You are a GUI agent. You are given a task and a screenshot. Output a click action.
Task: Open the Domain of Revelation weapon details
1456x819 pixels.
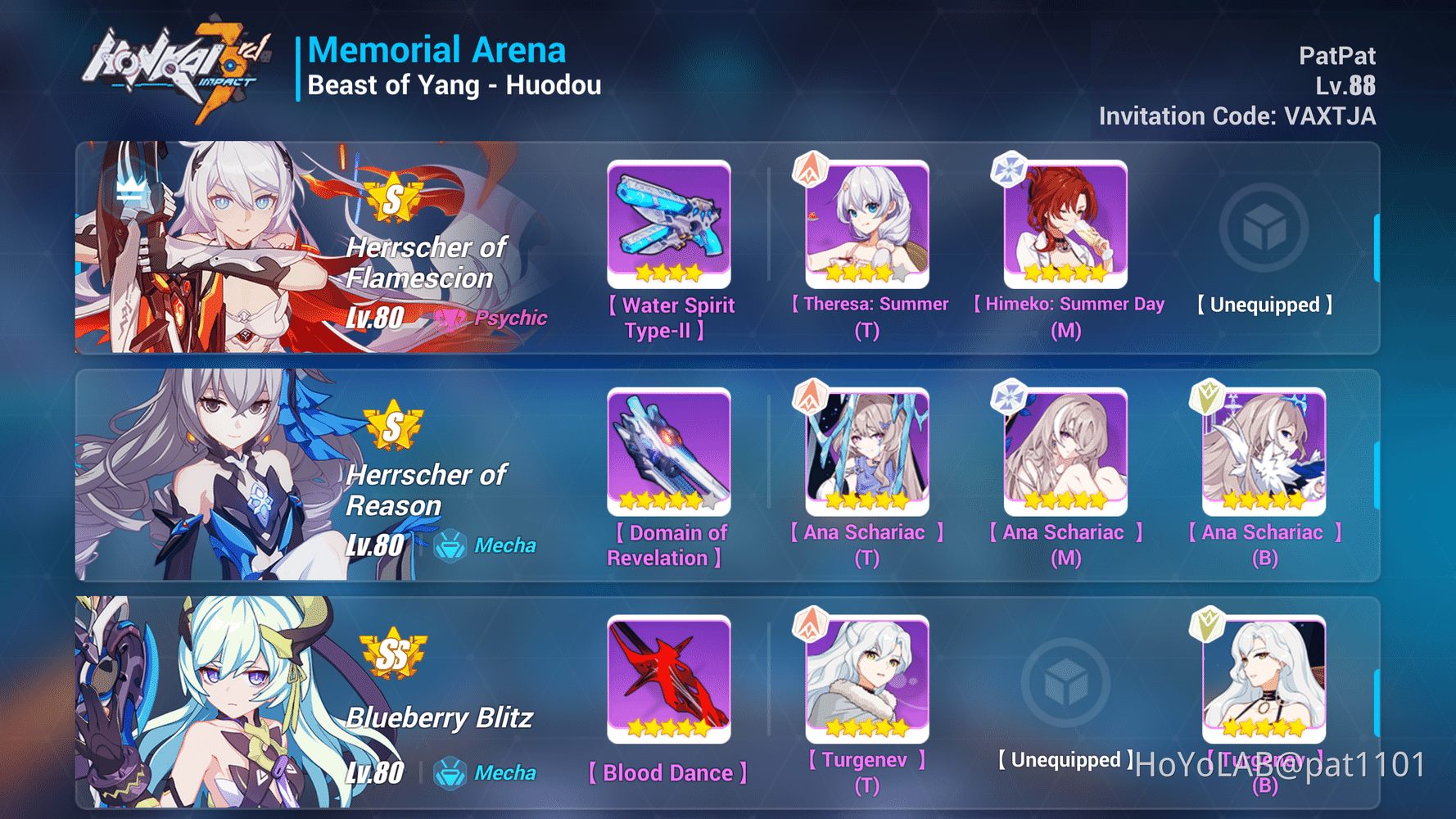click(669, 450)
